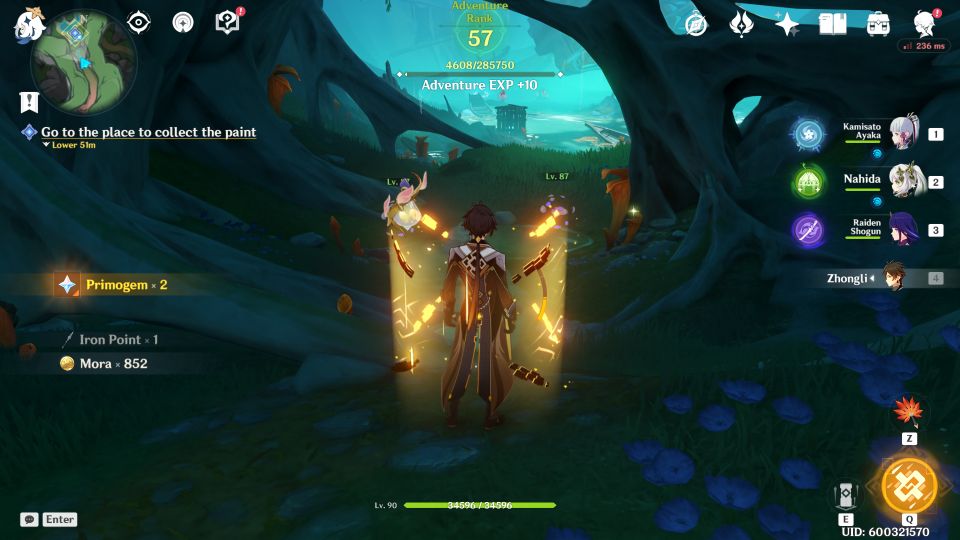Open the backpack inventory

(x=878, y=24)
